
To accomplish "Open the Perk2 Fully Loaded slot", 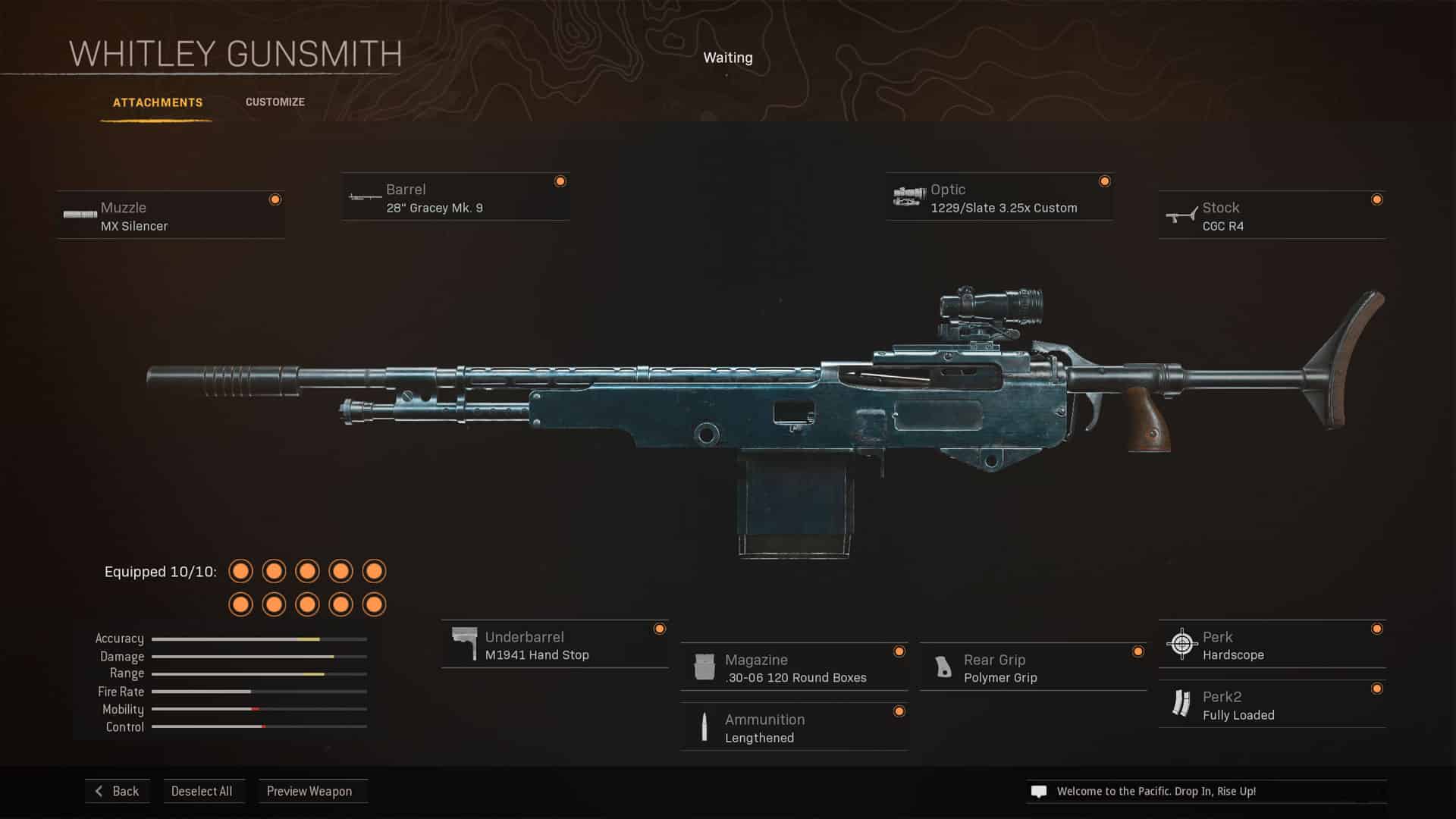I will click(1272, 705).
